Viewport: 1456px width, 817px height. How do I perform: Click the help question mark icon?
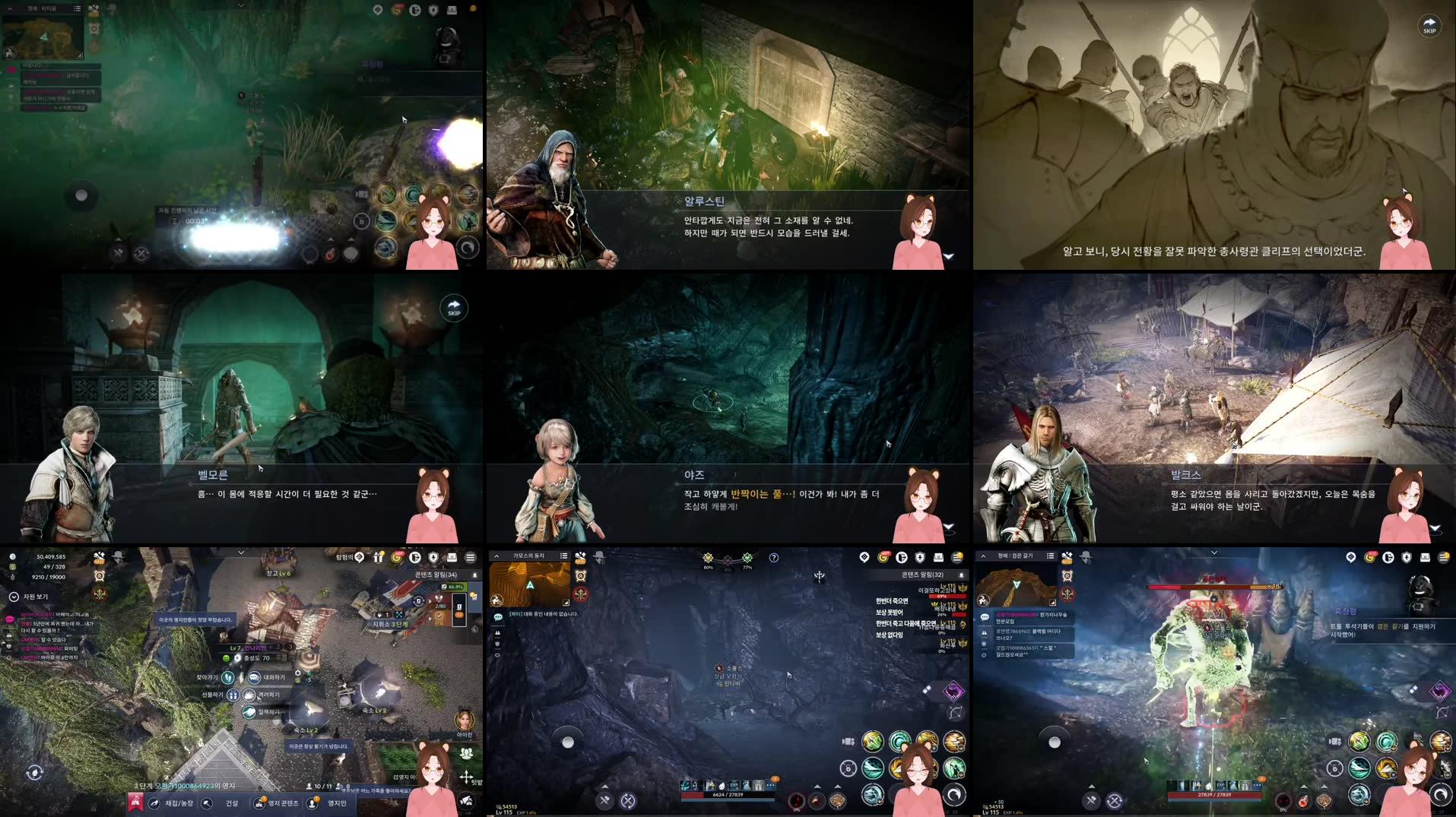pyautogui.click(x=773, y=559)
